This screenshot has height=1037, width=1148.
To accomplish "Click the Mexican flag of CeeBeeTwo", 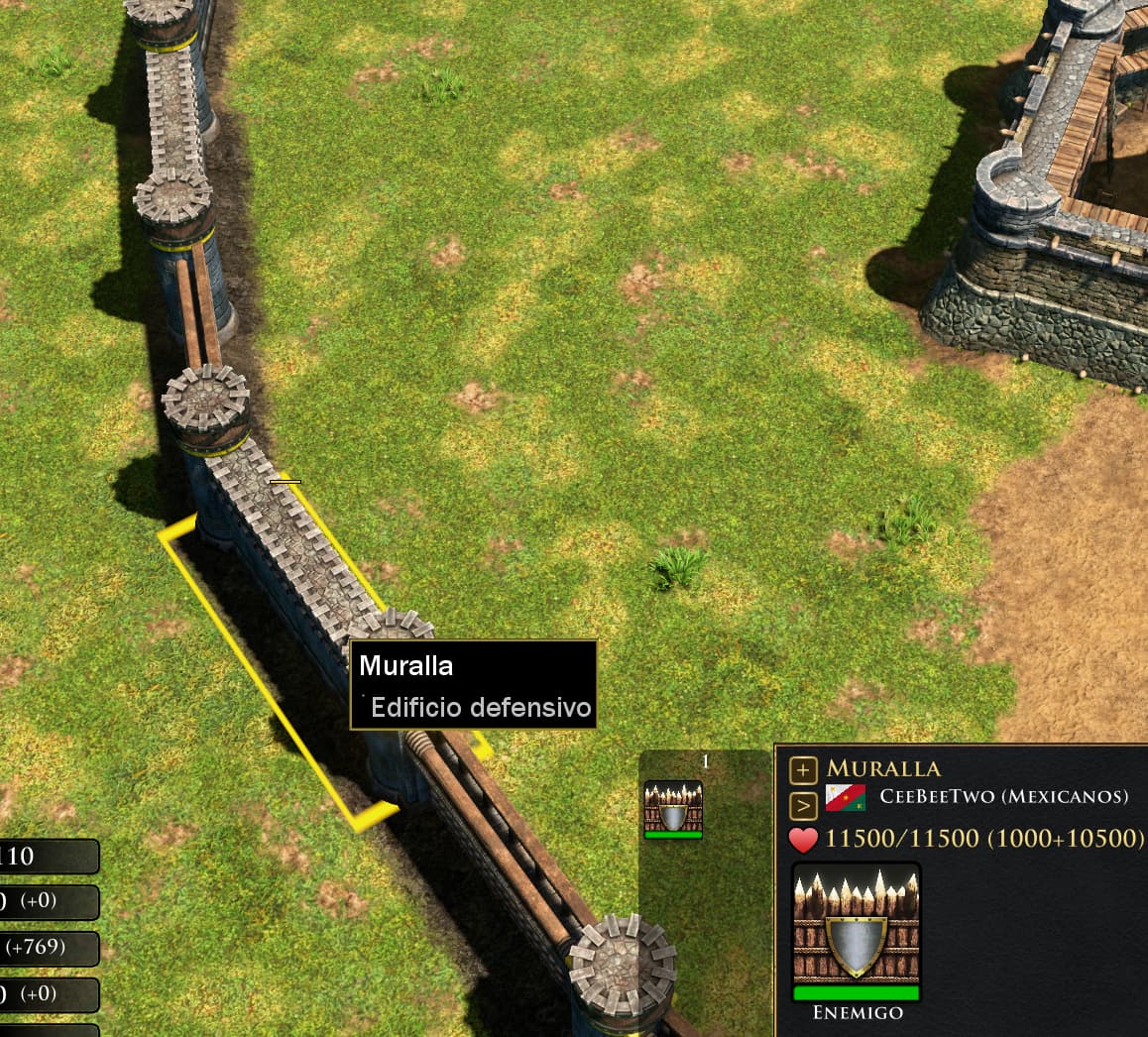I will [845, 798].
